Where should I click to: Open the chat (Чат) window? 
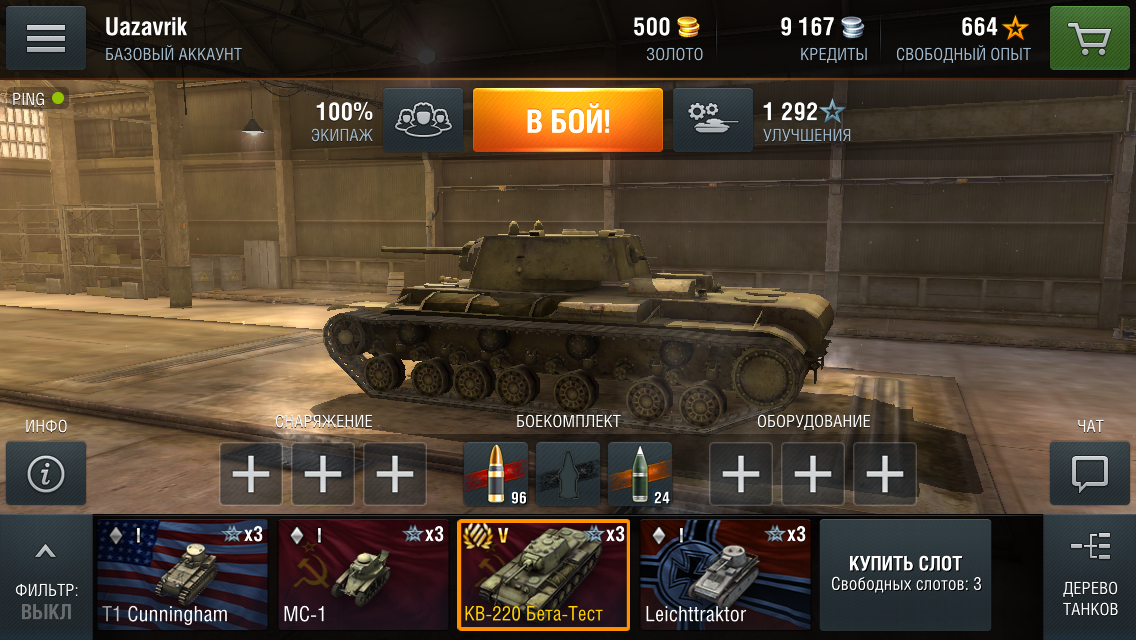1089,474
